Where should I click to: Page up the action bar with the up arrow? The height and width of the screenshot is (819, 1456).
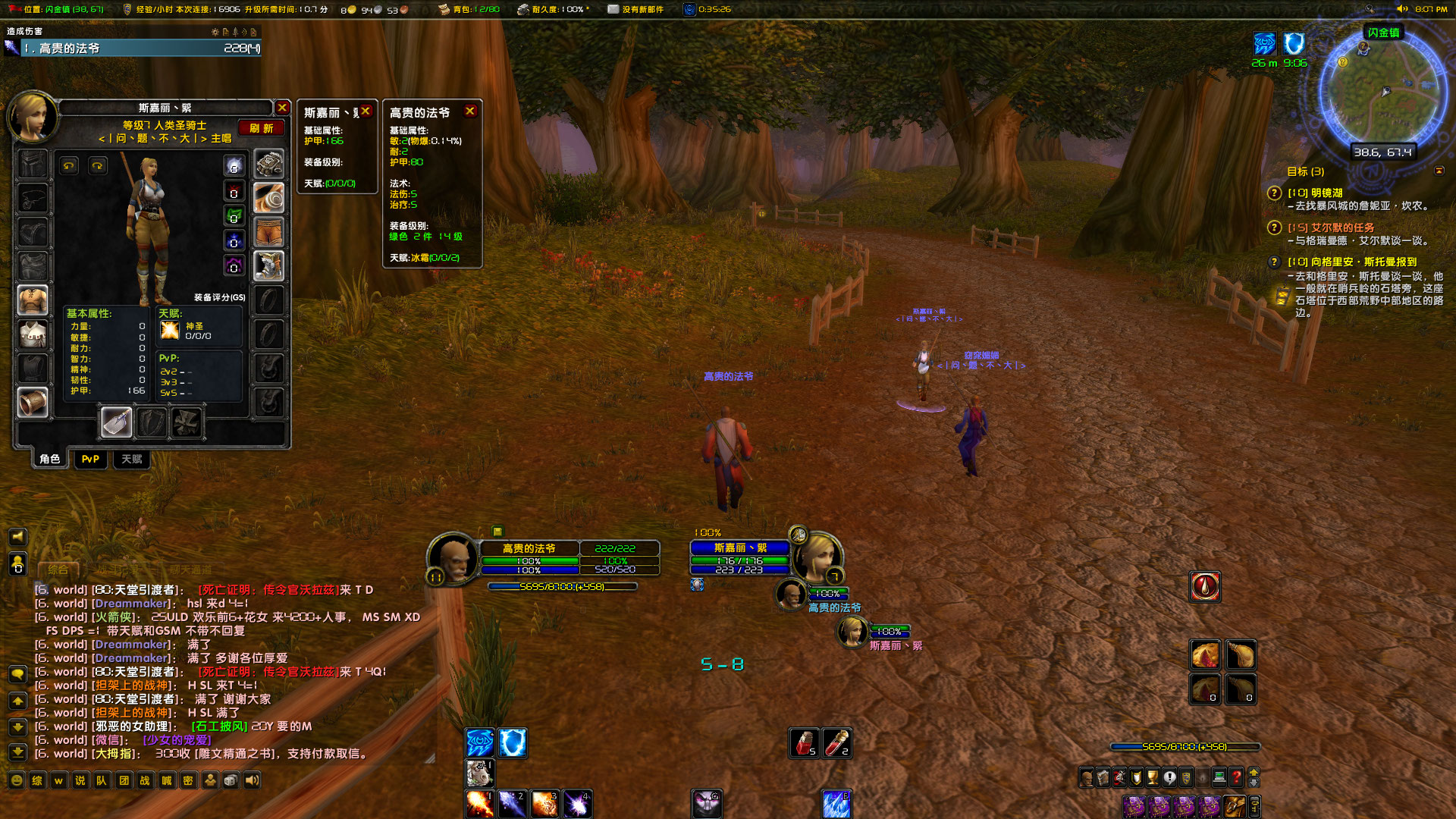pos(1254,771)
